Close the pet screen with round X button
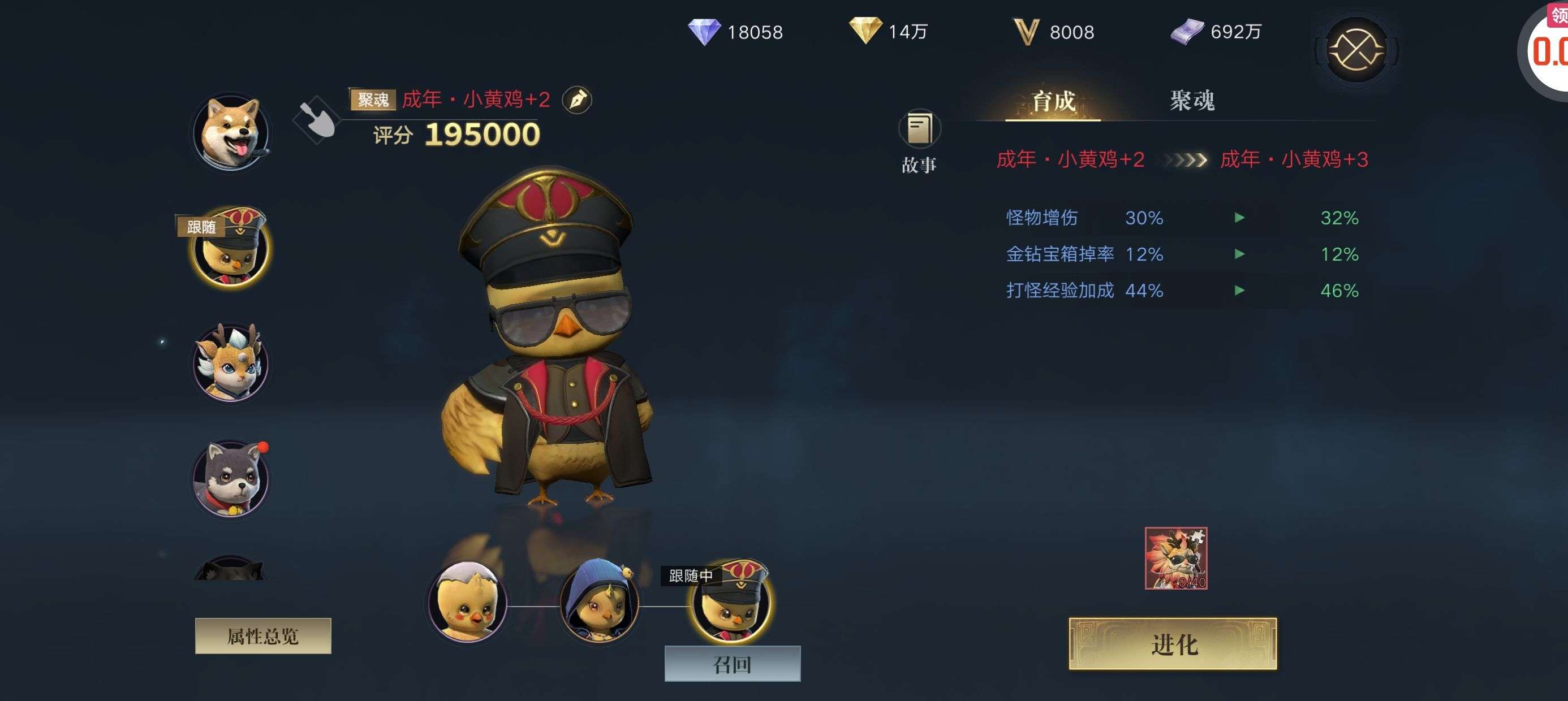Viewport: 1568px width, 701px height. (x=1355, y=50)
